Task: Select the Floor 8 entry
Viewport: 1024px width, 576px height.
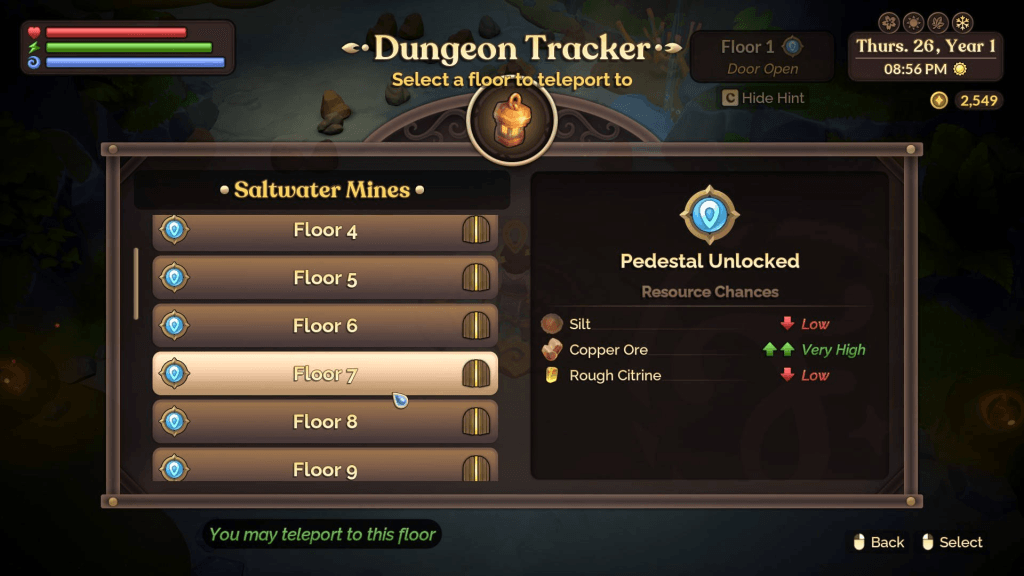Action: coord(325,422)
